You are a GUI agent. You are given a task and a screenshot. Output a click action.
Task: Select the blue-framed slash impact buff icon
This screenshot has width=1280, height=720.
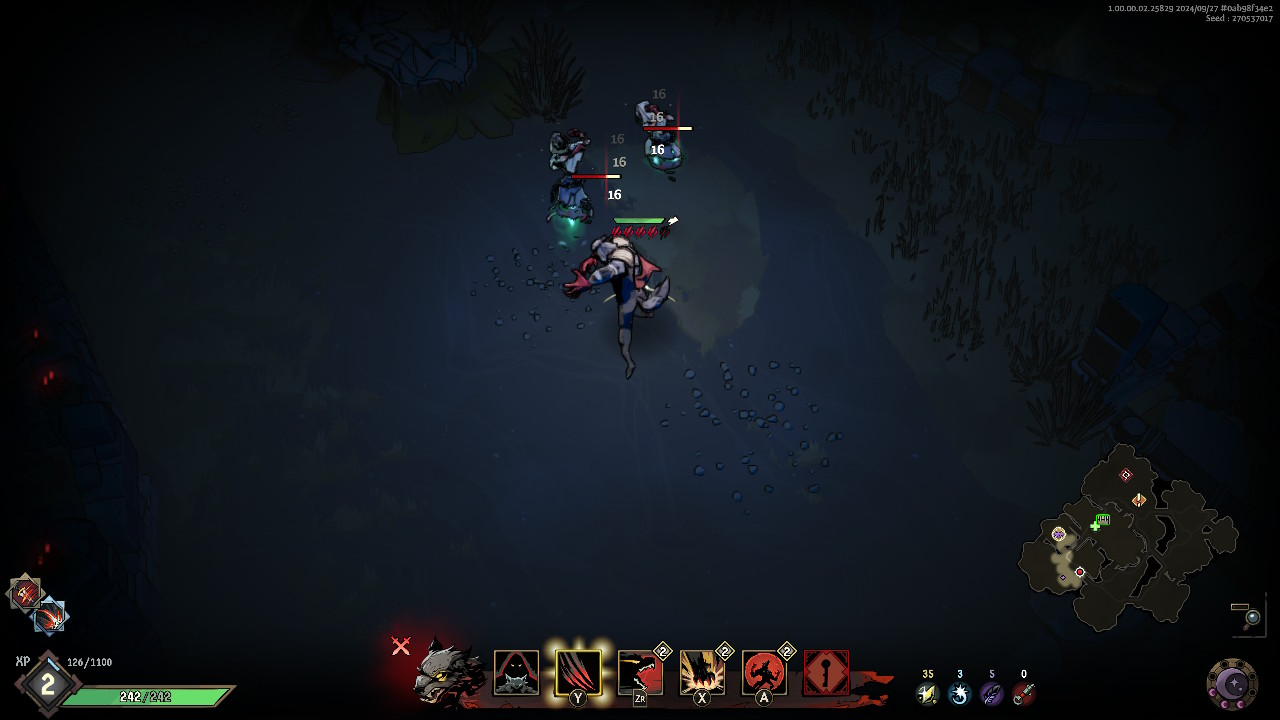coord(48,617)
